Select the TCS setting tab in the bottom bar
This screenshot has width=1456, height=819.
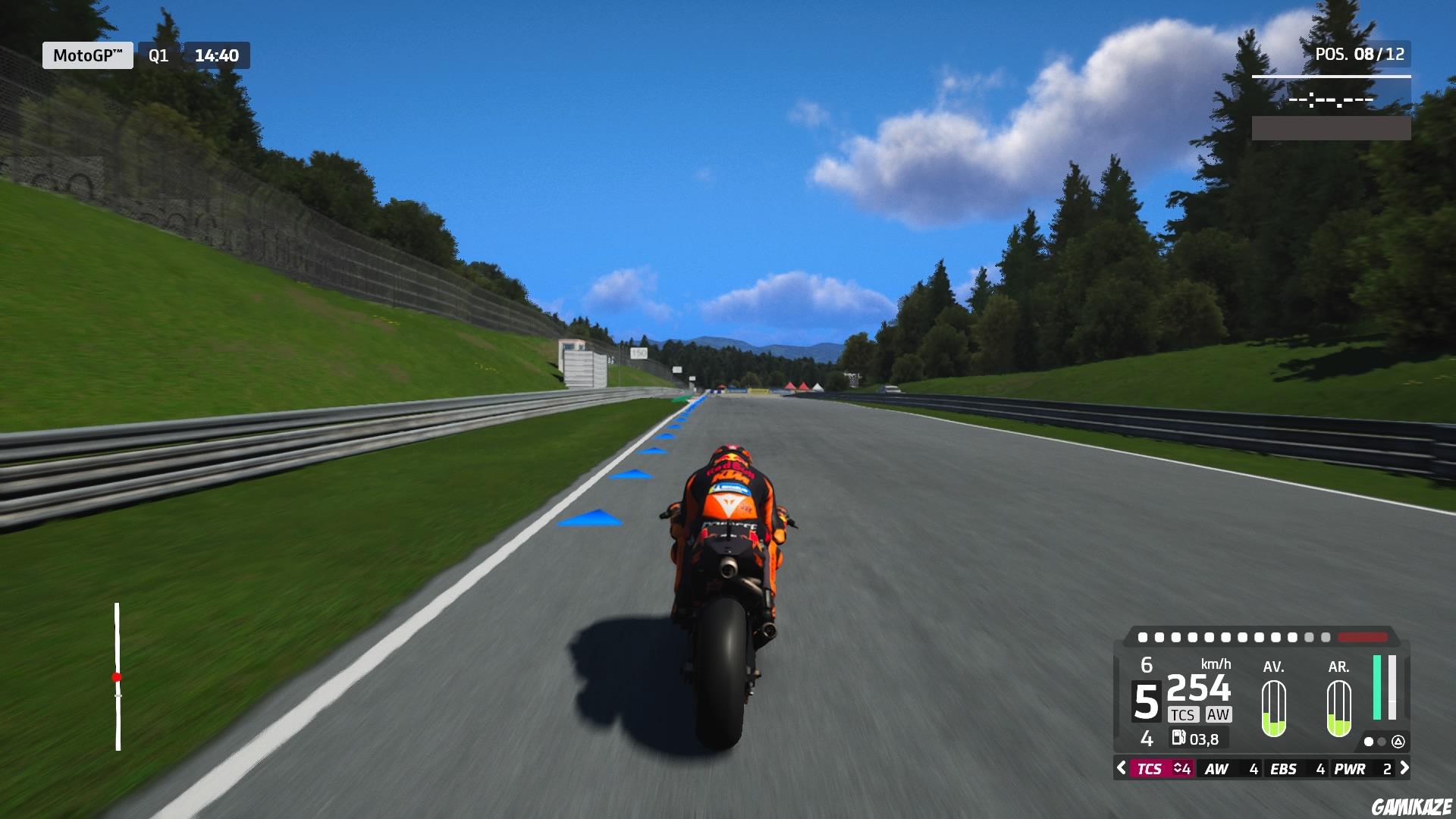click(x=1152, y=769)
